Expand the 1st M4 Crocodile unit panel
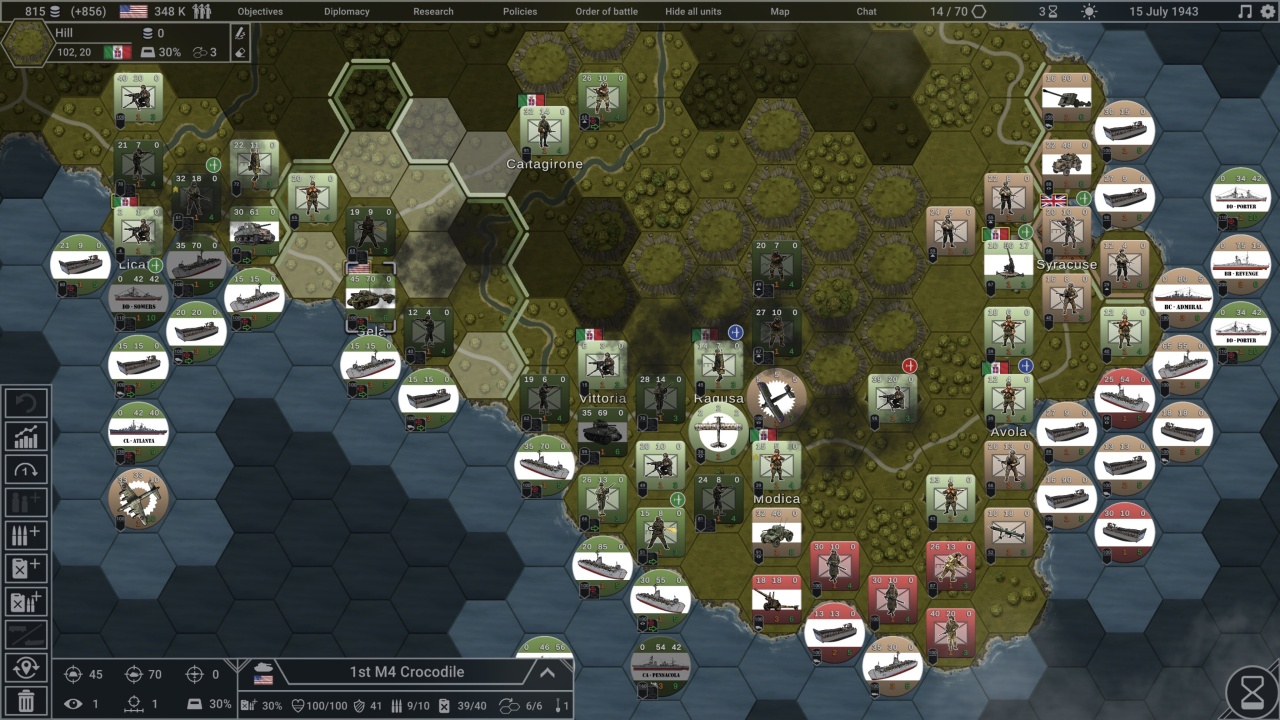Screen dimensions: 1280x720 547,673
